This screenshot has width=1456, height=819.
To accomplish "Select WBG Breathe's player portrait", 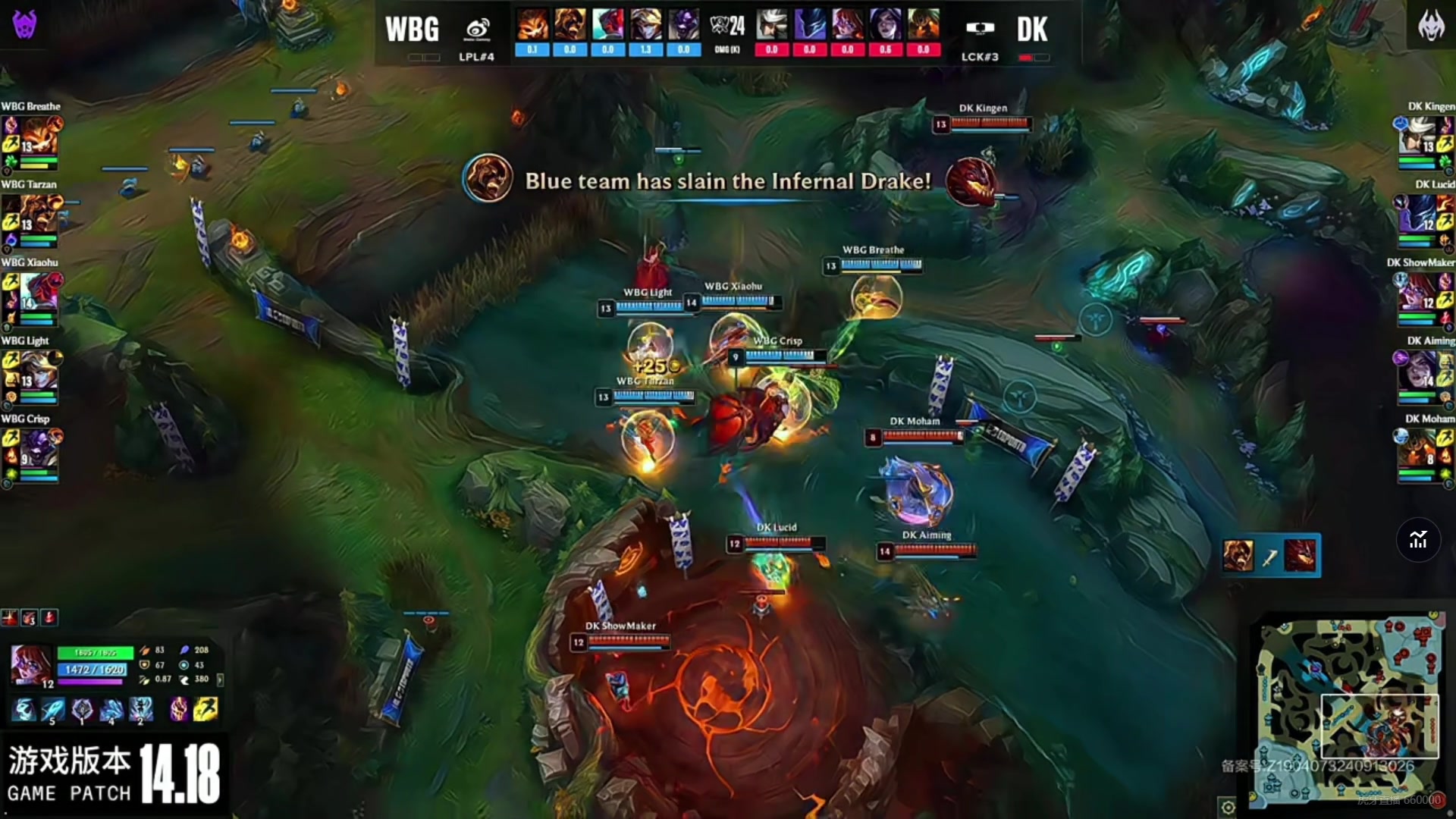I will coord(38,136).
